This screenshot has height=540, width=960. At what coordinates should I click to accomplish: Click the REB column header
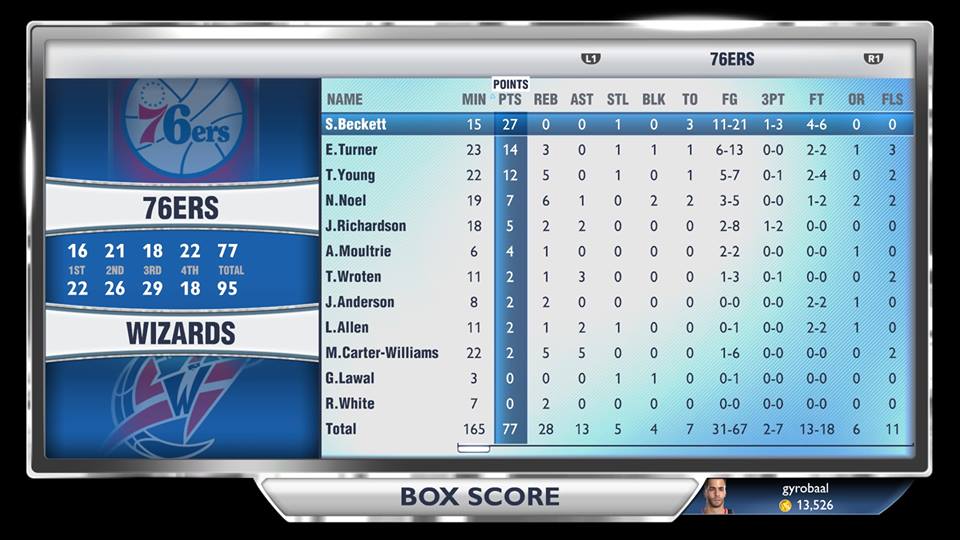pyautogui.click(x=546, y=99)
